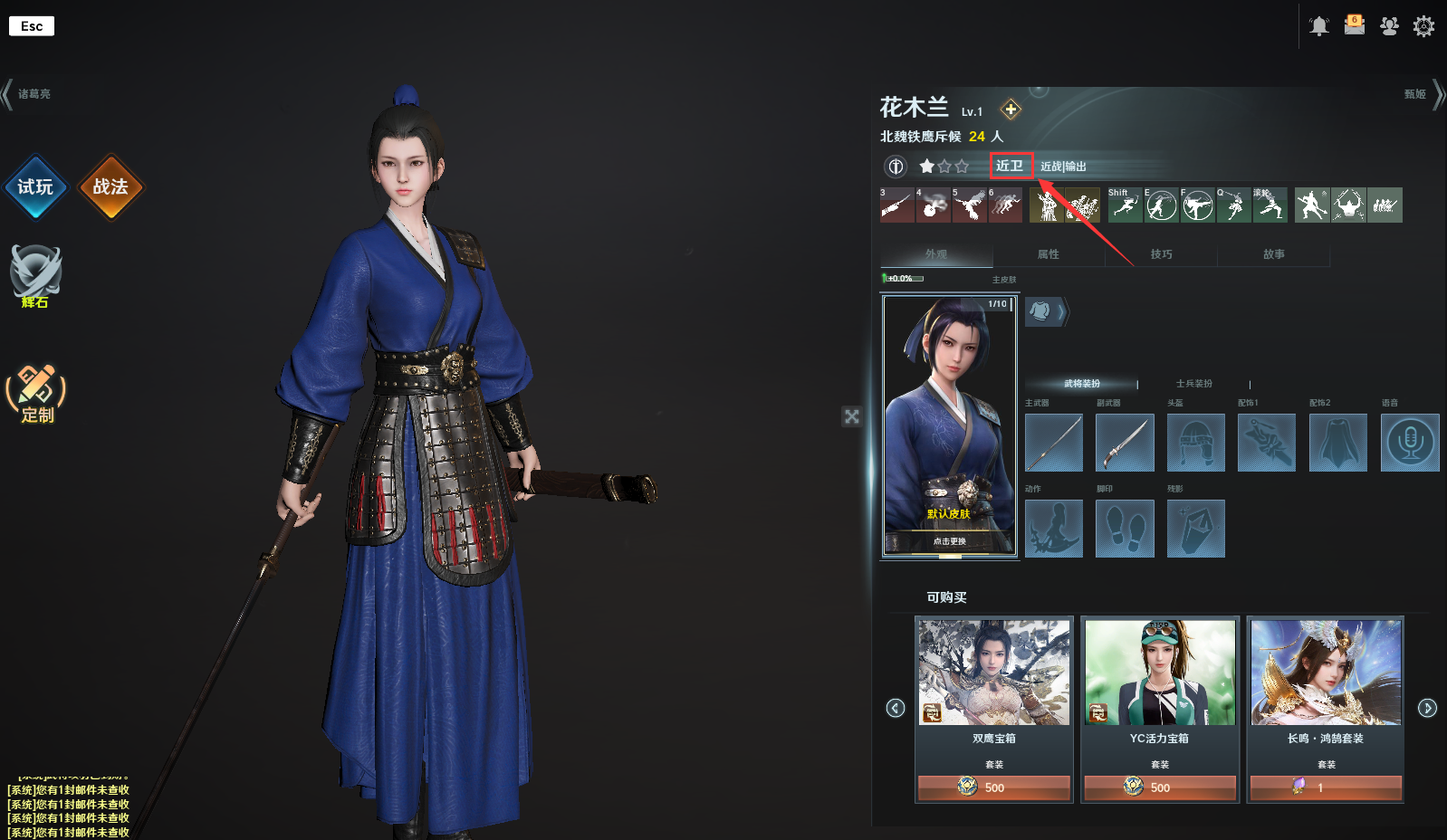Click the default skin card to change skin
The height and width of the screenshot is (840, 1447).
(x=950, y=425)
